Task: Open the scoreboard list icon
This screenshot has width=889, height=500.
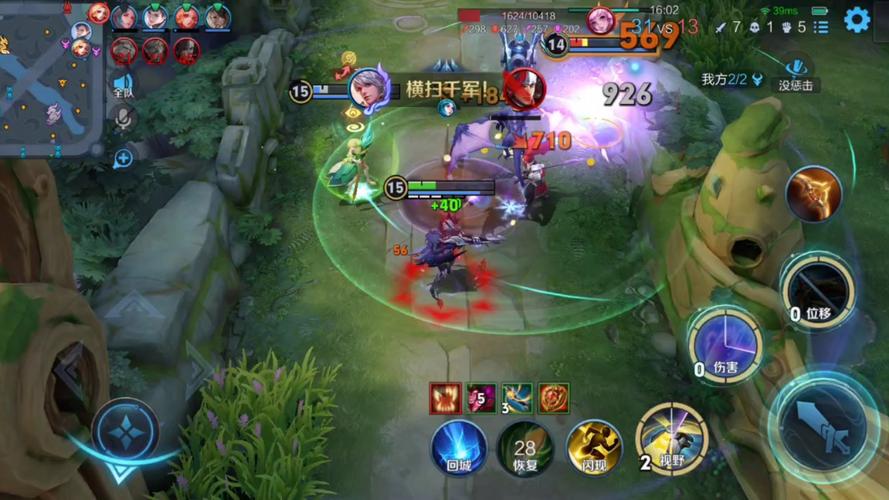Action: click(820, 26)
